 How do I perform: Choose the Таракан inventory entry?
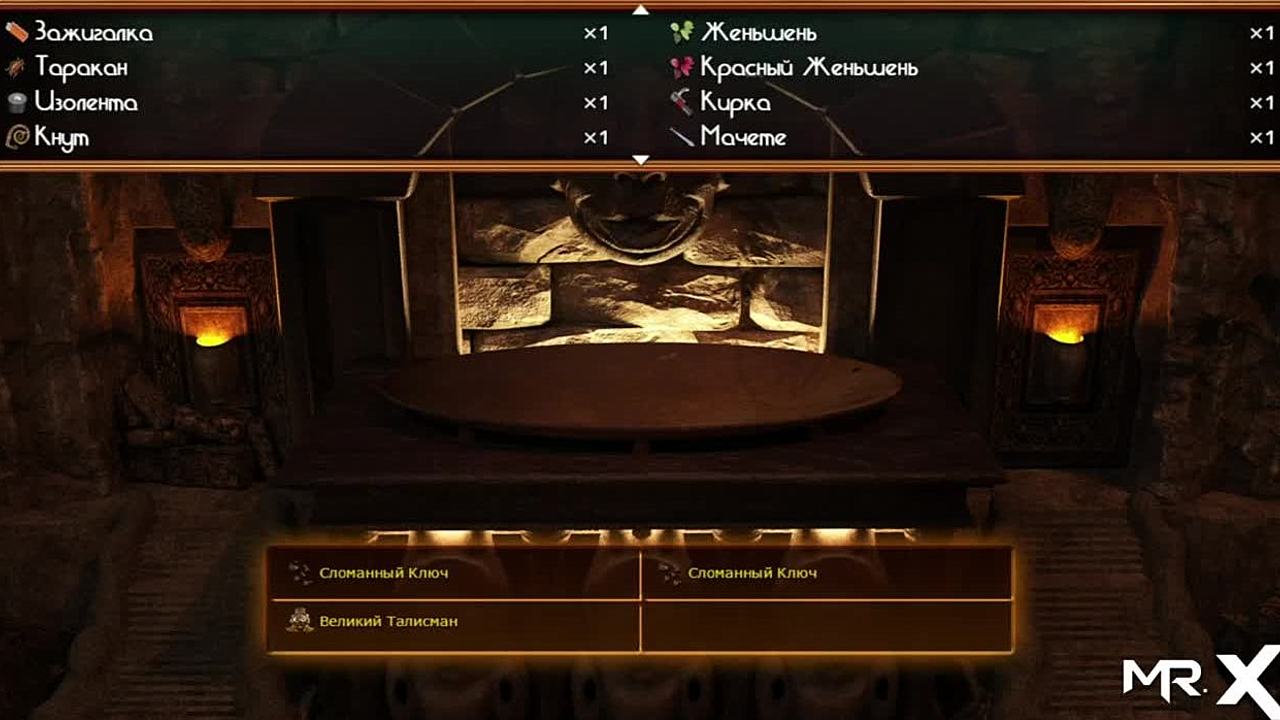81,68
